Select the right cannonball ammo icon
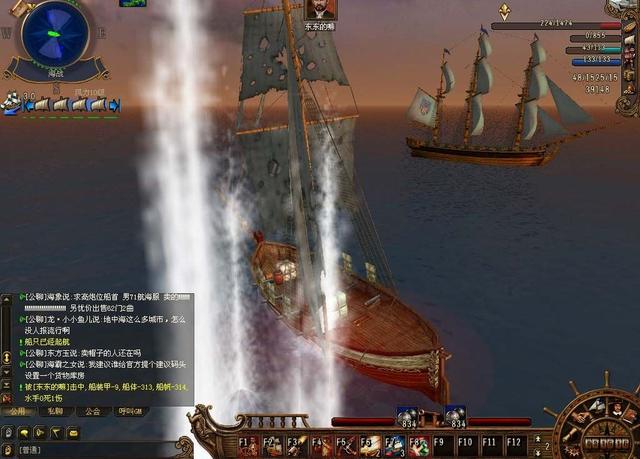 pos(455,415)
